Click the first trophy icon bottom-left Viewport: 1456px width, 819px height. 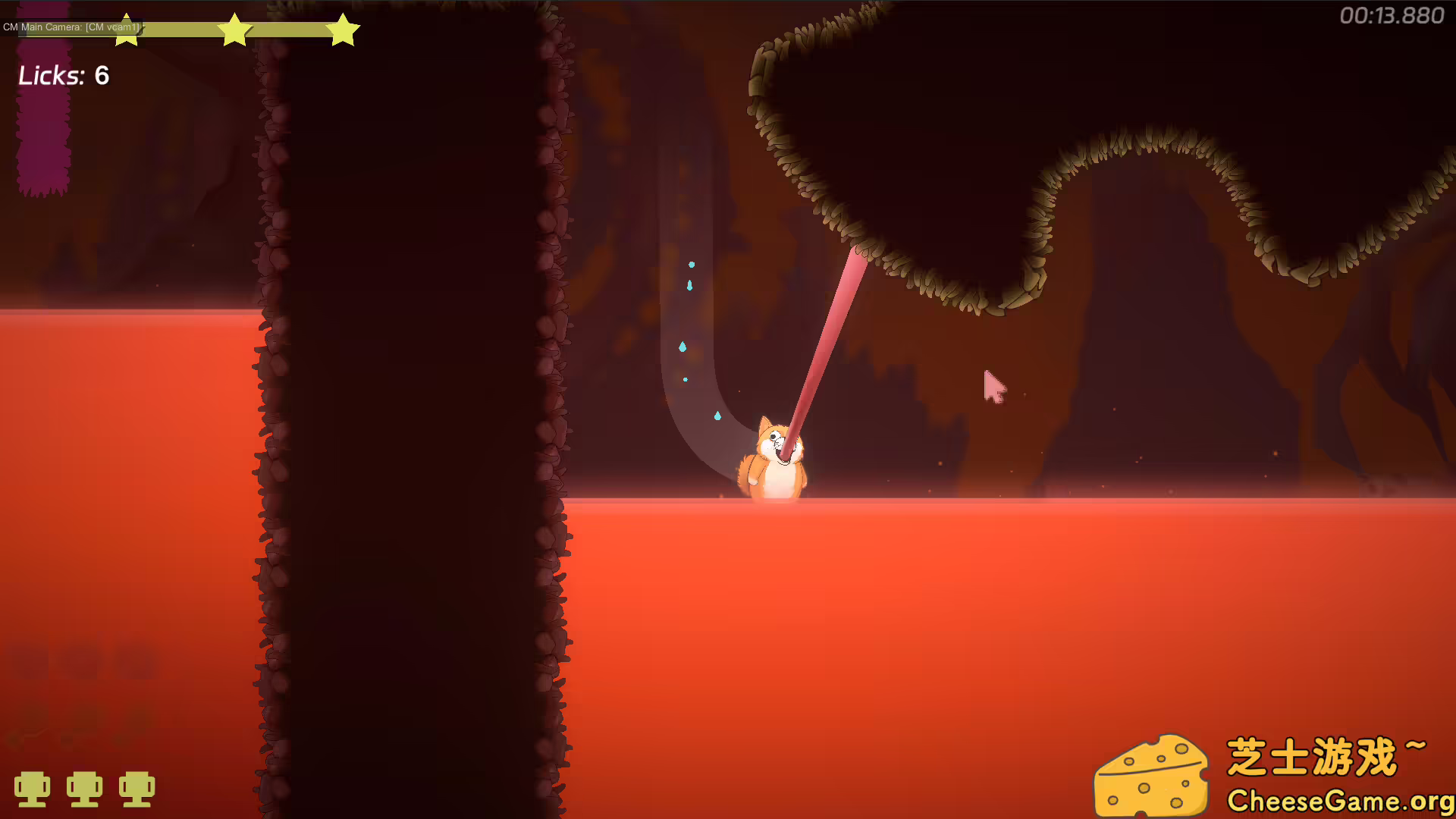tap(34, 789)
